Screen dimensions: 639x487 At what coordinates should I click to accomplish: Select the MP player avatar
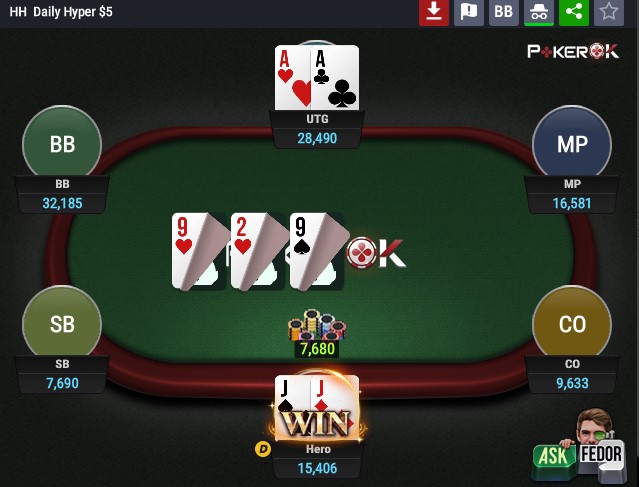[x=572, y=144]
